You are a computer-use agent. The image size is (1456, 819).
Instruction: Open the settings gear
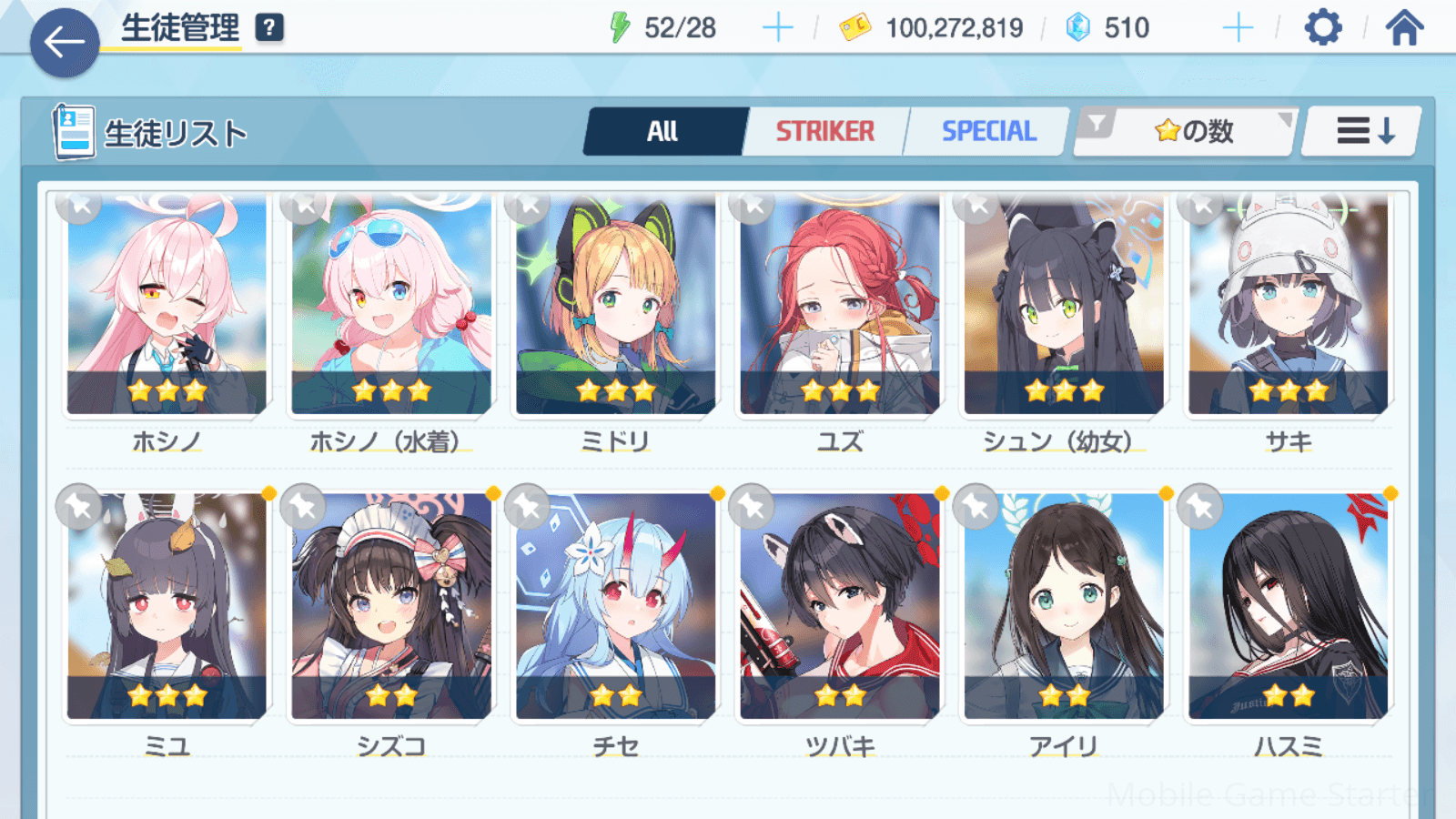pyautogui.click(x=1322, y=28)
